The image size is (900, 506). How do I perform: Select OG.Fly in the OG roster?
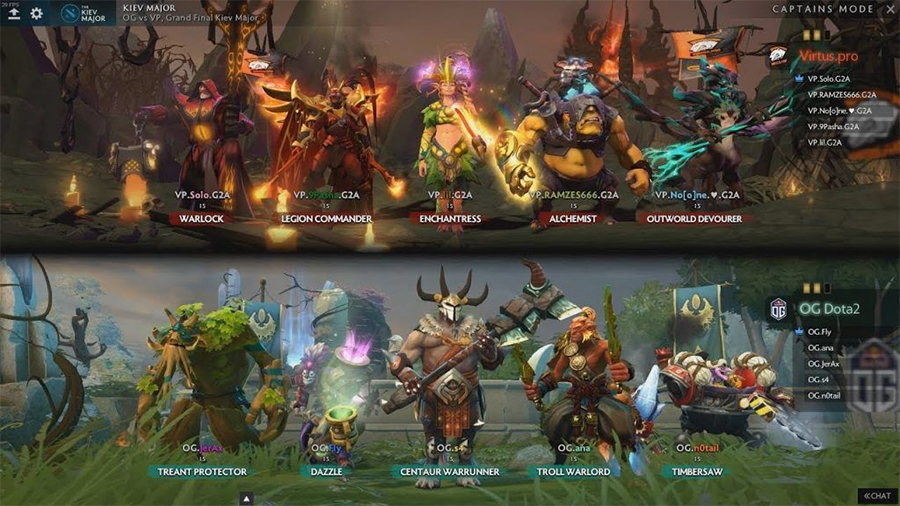820,331
